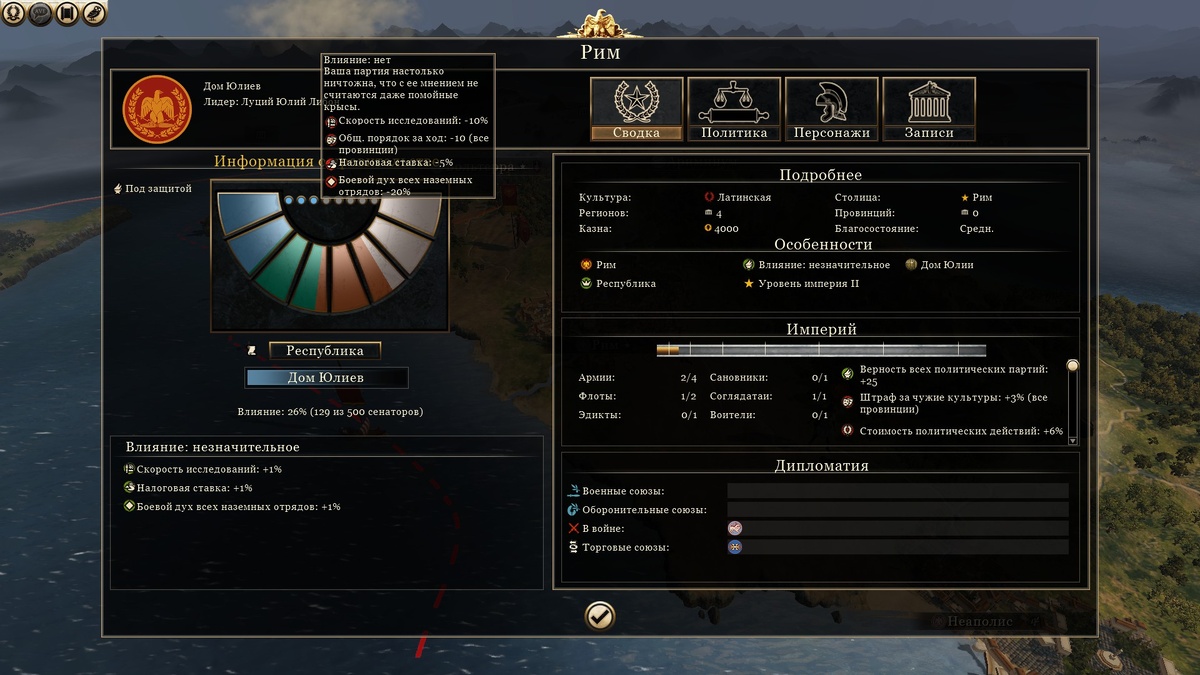Show the Записи records tab
This screenshot has height=675, width=1200.
929,110
